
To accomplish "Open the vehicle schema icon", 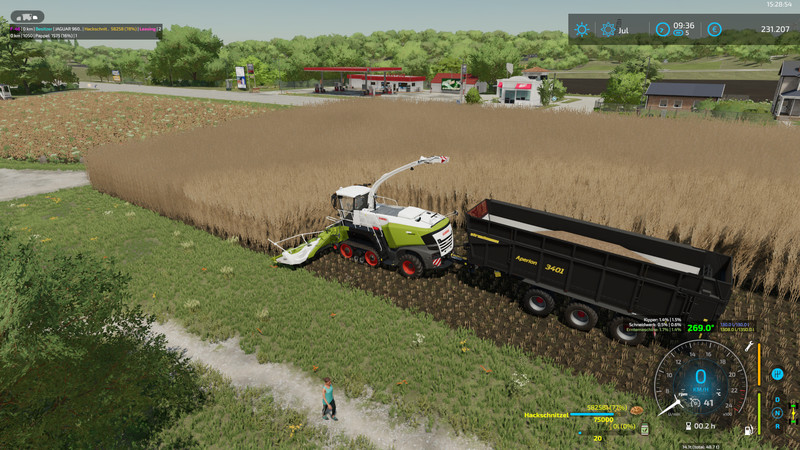I will tap(794, 411).
